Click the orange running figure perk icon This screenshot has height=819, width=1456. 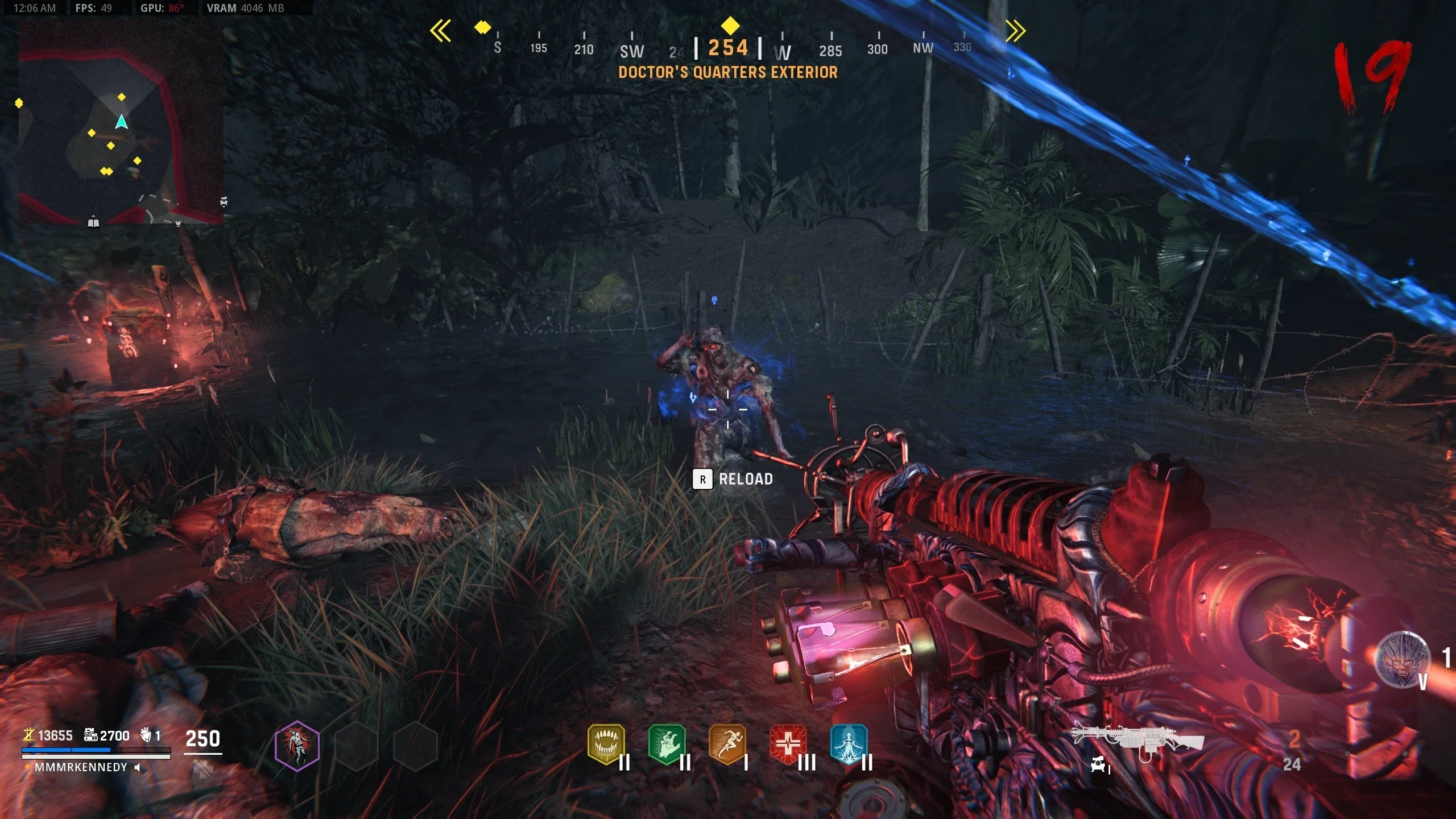pos(727,744)
